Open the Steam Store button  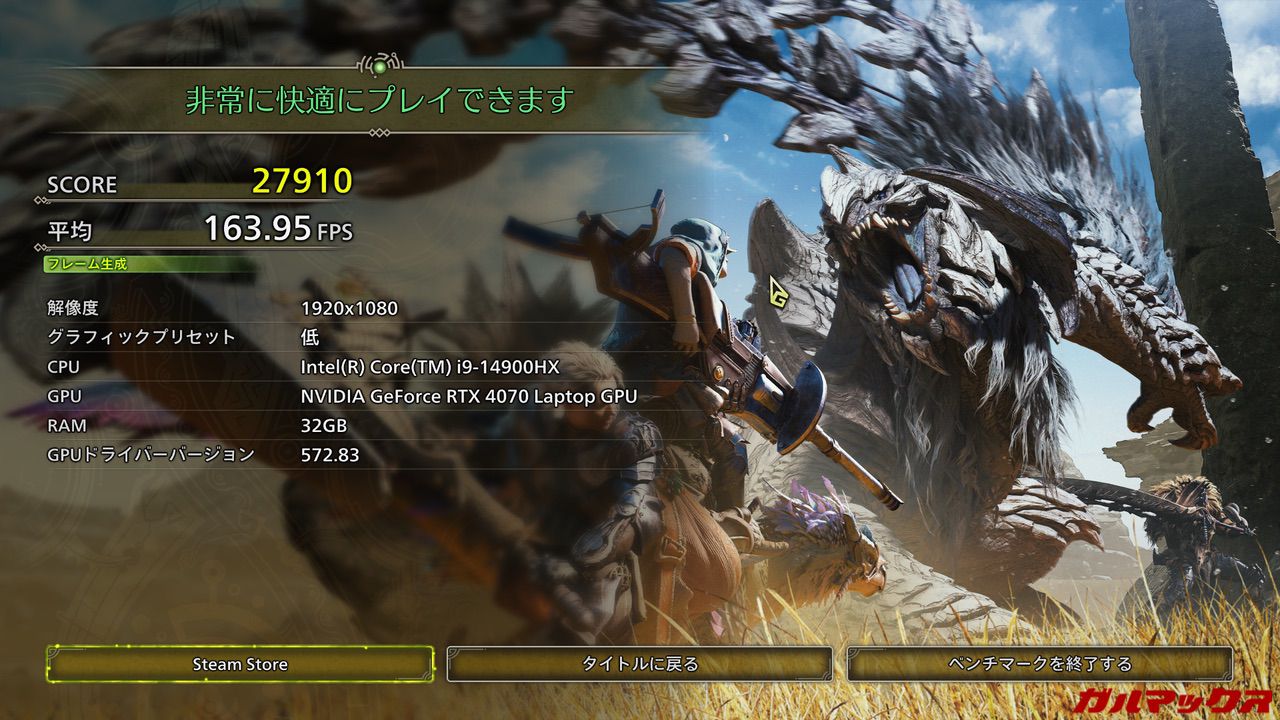pos(240,664)
